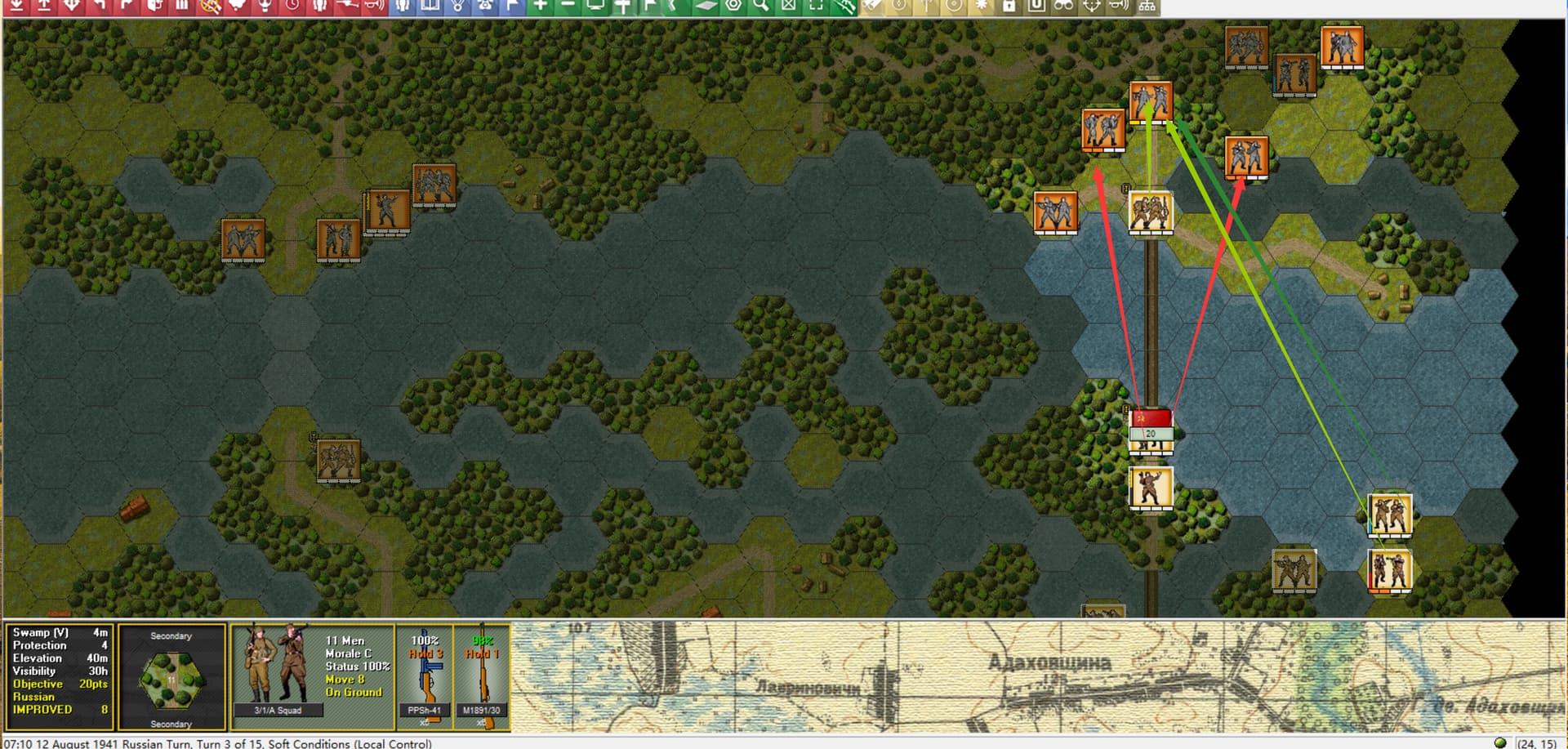Click the red turn-right arrow toolbar button
The height and width of the screenshot is (749, 1568).
[127, 7]
